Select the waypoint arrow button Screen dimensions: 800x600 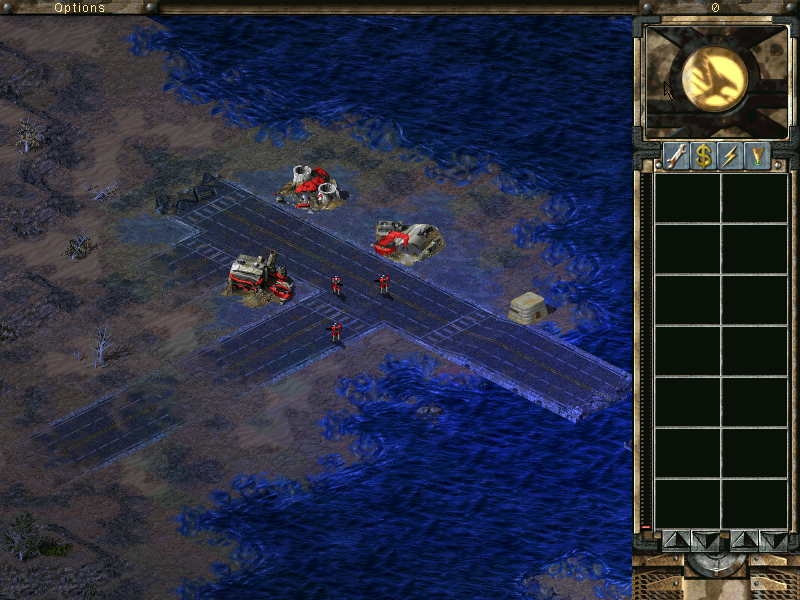(x=757, y=156)
